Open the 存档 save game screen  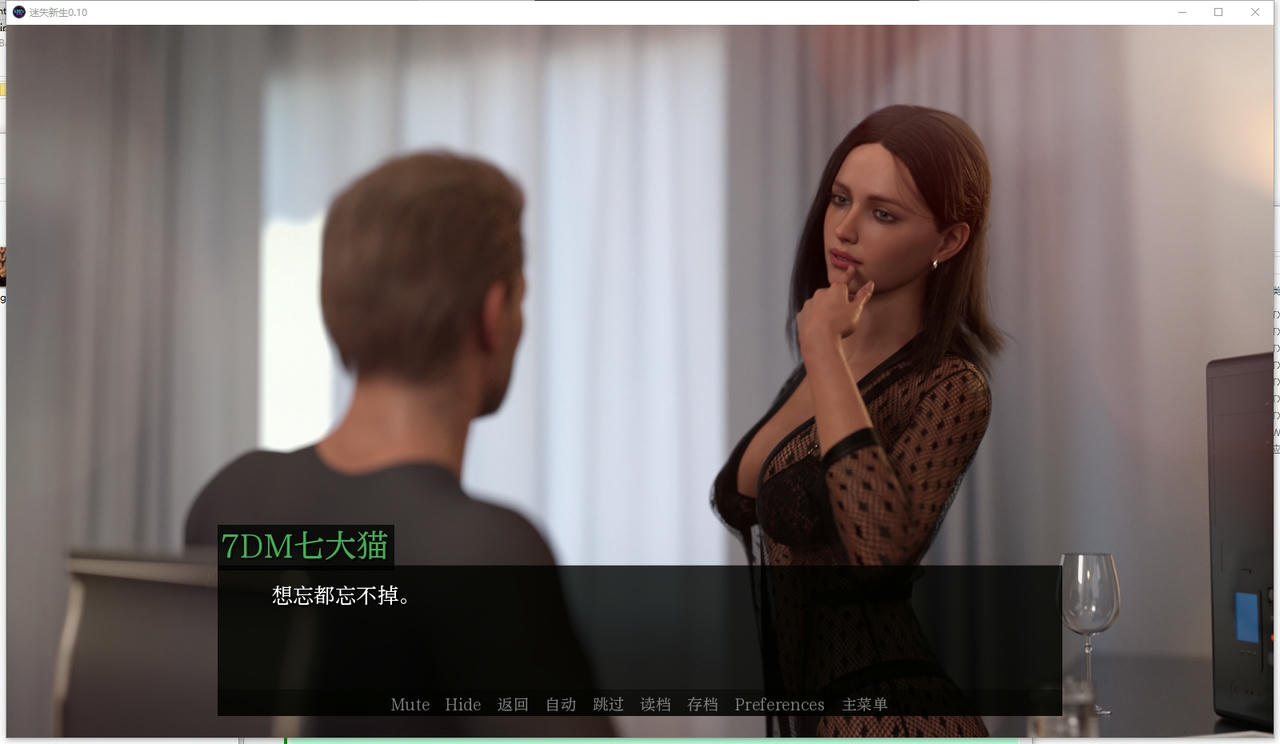(702, 705)
